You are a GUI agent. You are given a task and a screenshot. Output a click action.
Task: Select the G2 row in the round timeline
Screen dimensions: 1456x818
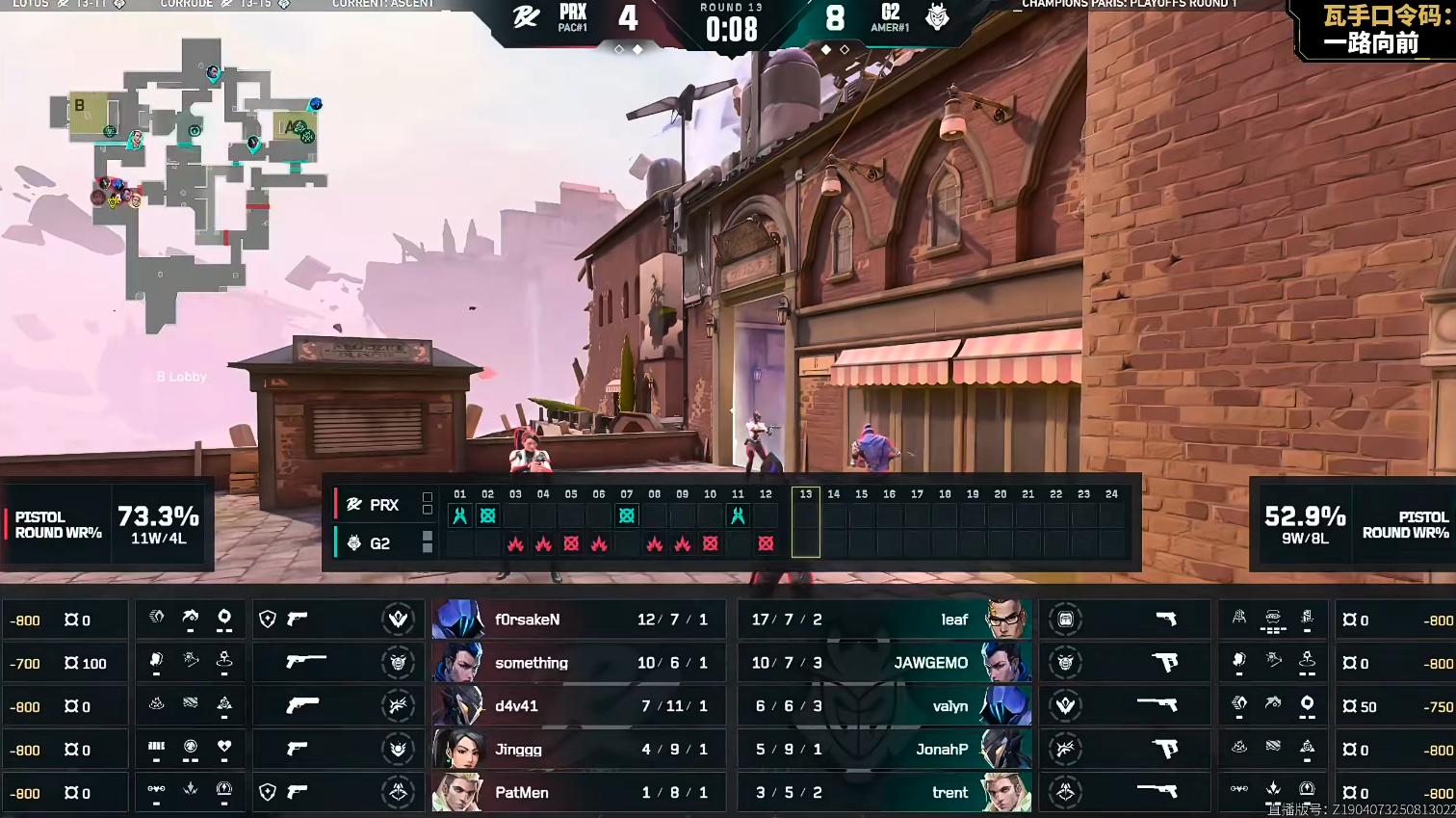point(379,543)
